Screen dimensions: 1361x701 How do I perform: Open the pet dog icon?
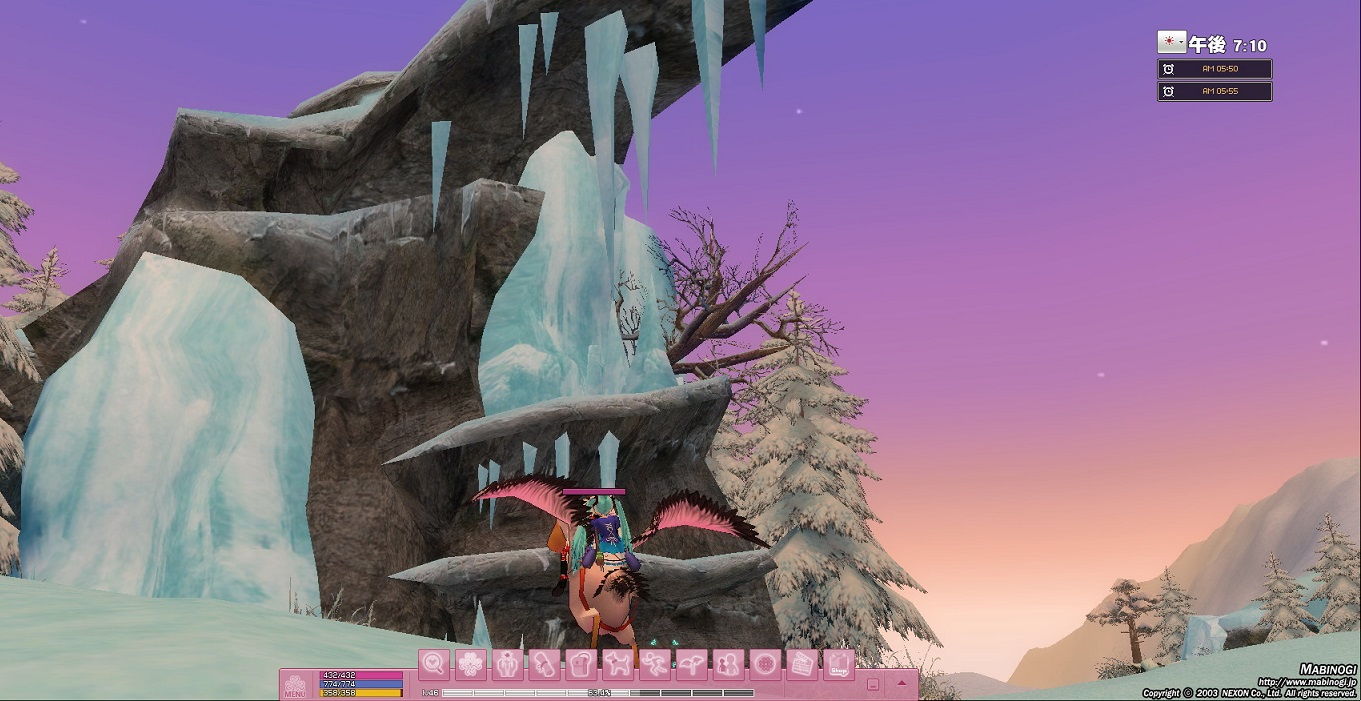click(618, 664)
